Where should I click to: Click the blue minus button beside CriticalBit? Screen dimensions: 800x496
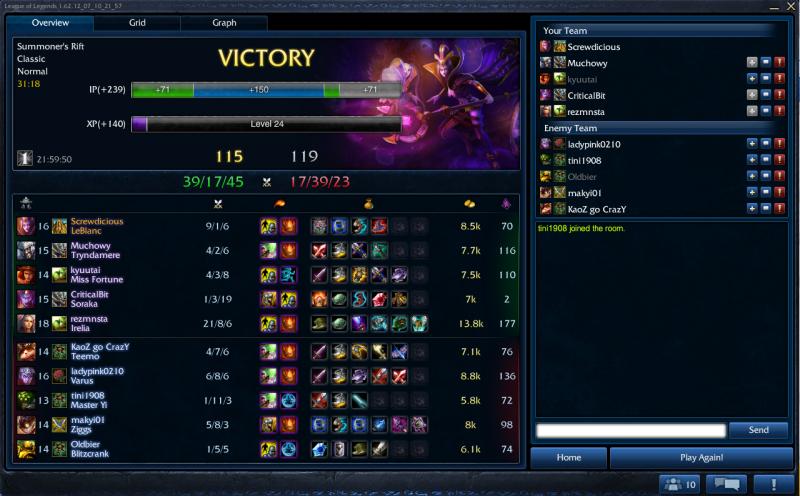point(763,95)
